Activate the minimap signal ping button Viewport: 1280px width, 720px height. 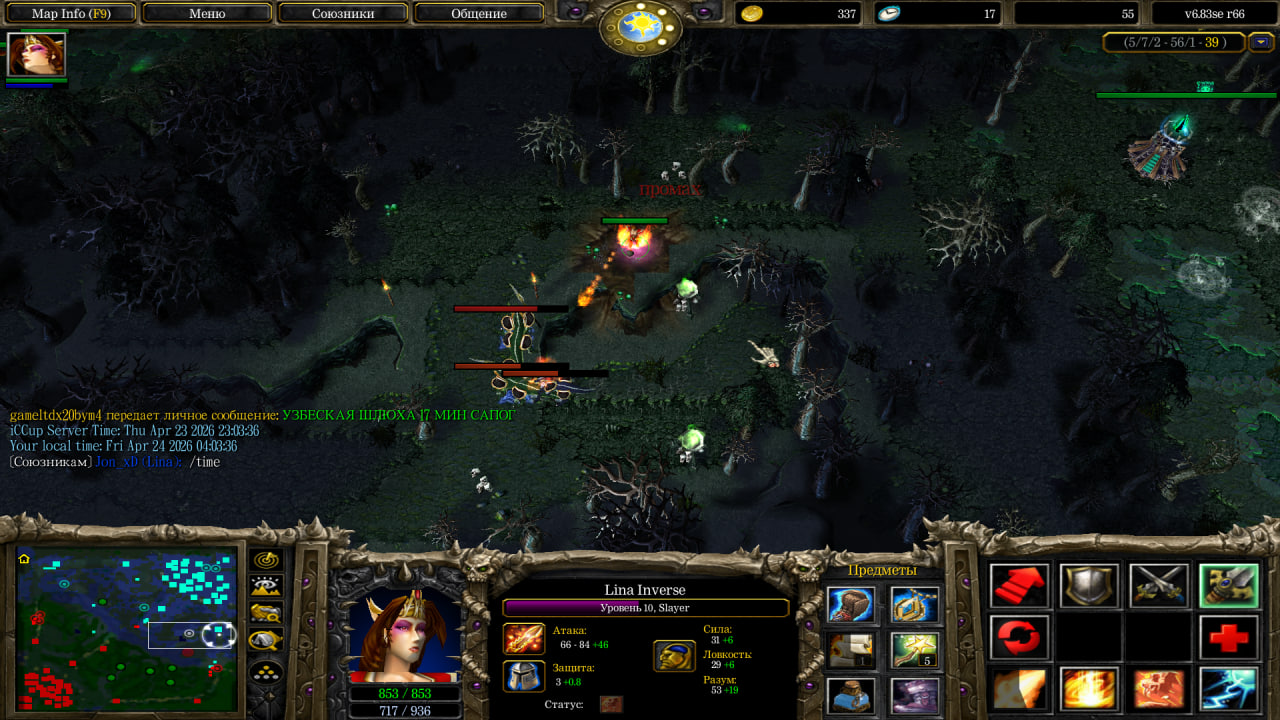tap(266, 560)
